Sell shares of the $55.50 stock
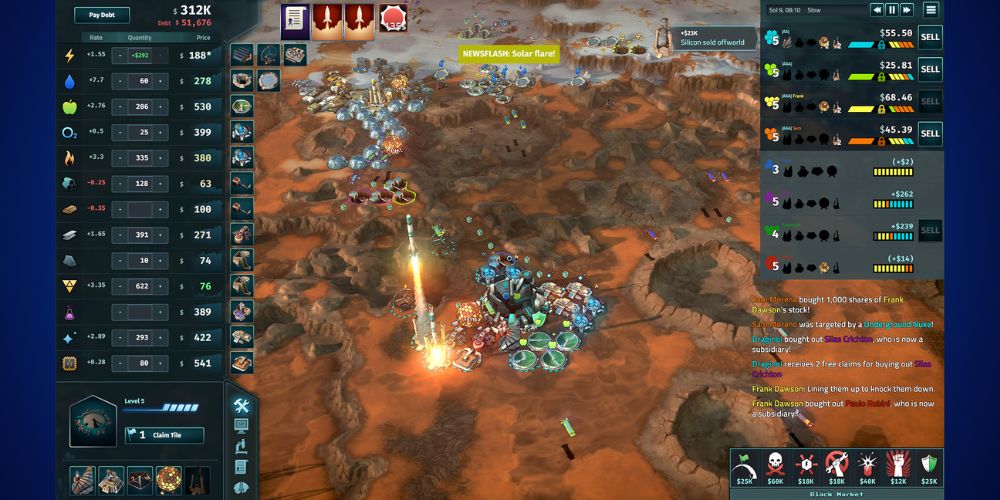The width and height of the screenshot is (1000, 500). [930, 38]
